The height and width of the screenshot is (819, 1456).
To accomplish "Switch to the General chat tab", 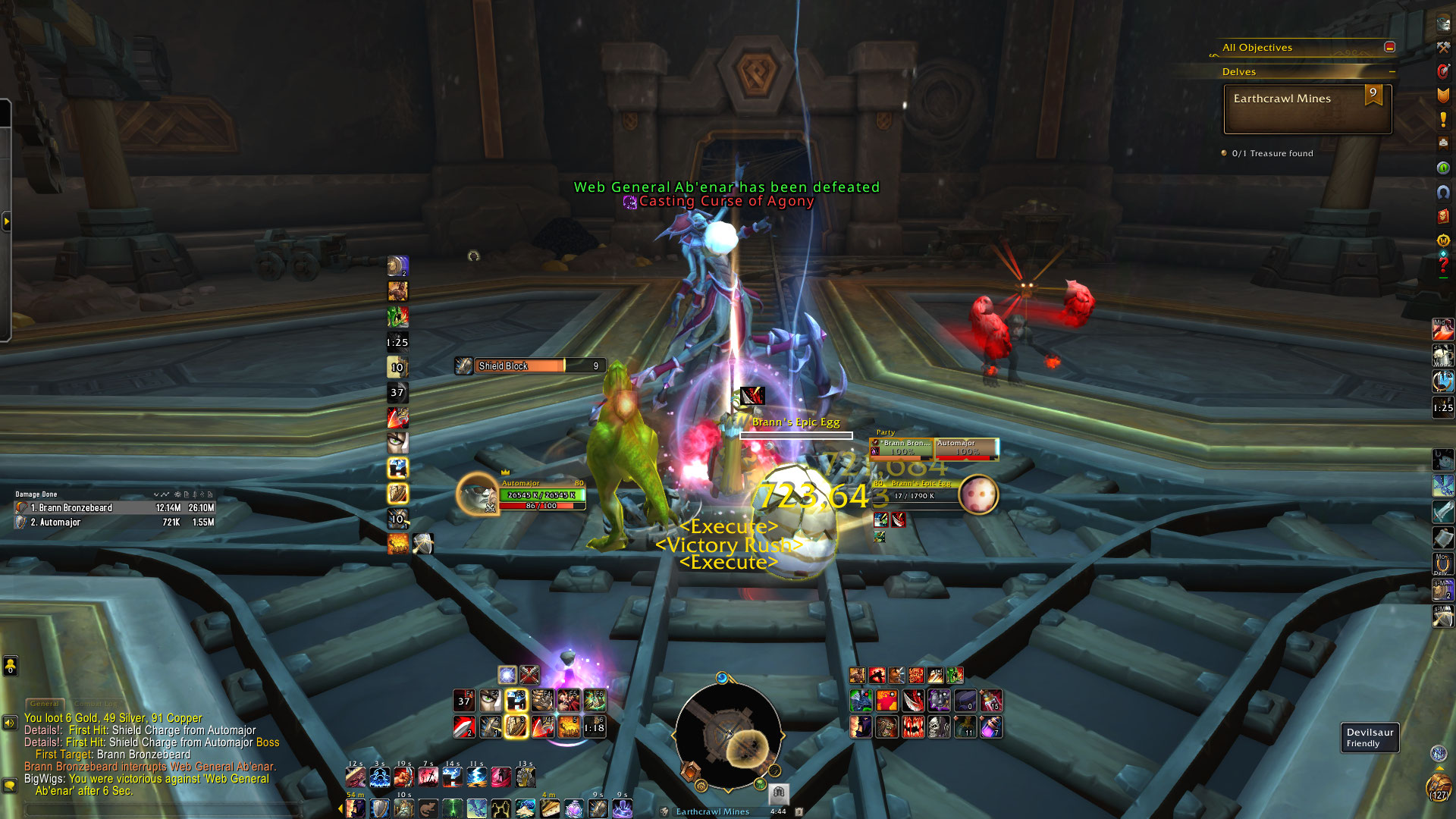I will click(x=45, y=704).
